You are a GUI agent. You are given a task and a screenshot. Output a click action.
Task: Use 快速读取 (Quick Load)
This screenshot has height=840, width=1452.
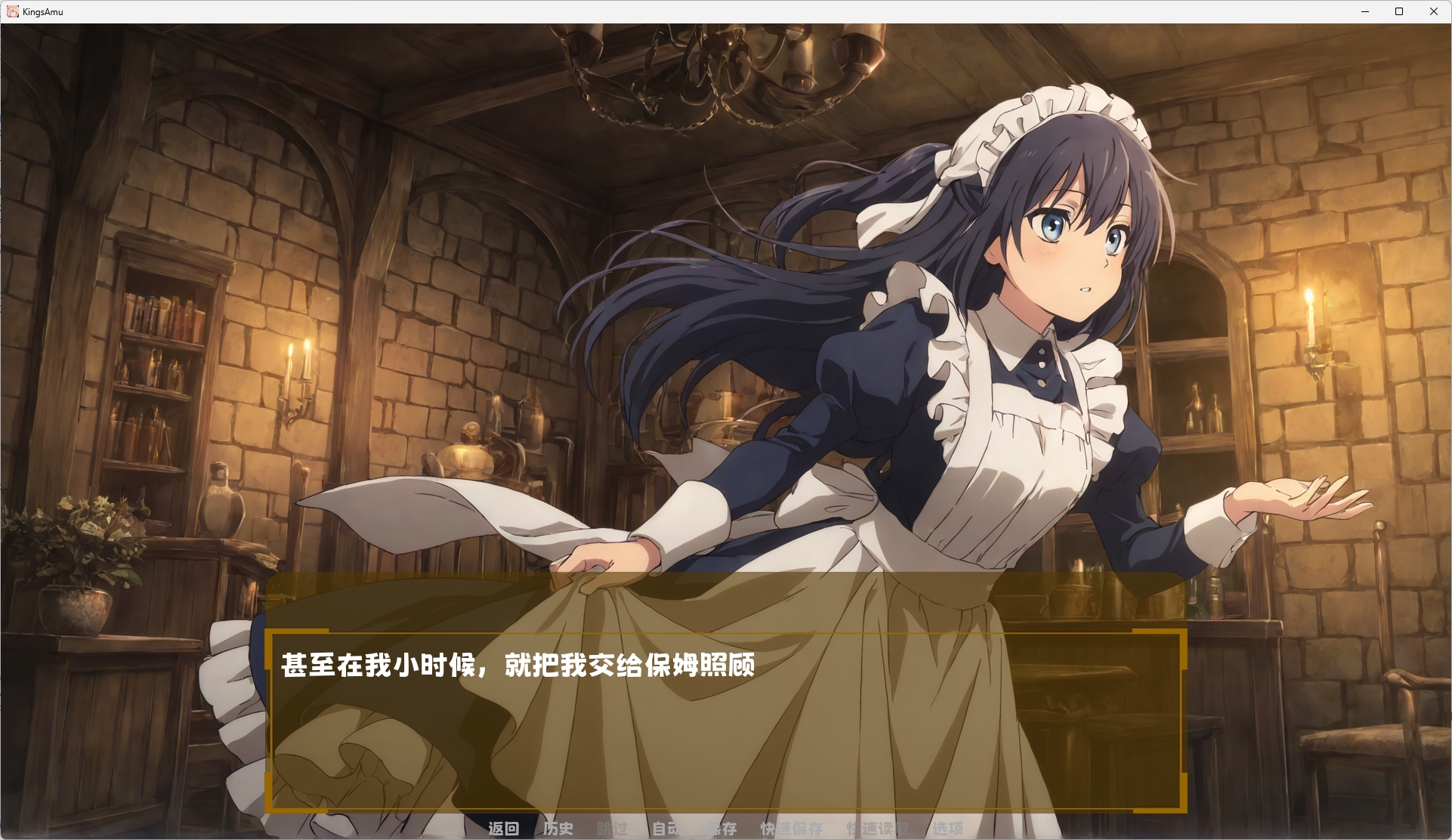[x=878, y=828]
